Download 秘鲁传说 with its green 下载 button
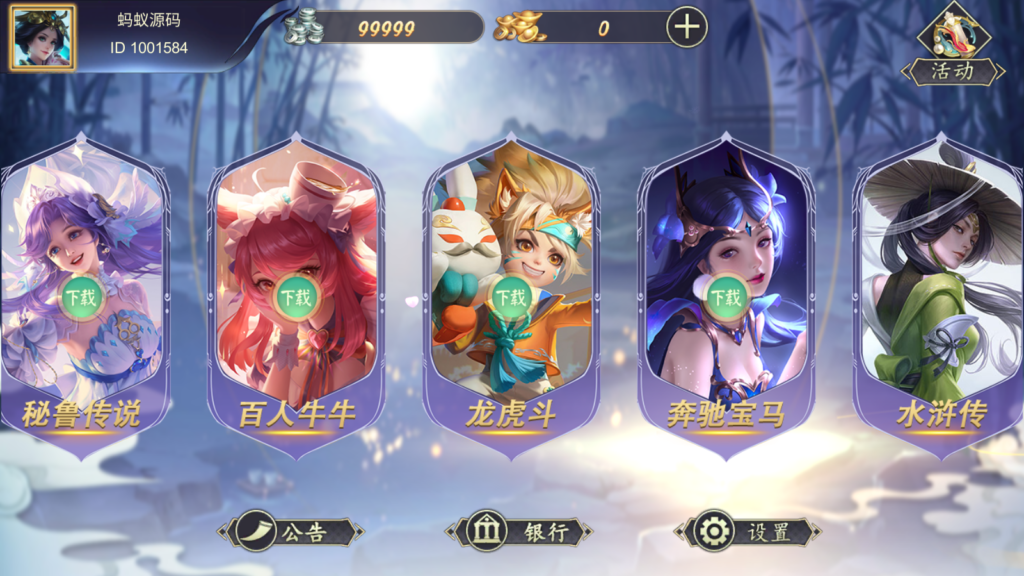This screenshot has height=576, width=1024. click(82, 297)
